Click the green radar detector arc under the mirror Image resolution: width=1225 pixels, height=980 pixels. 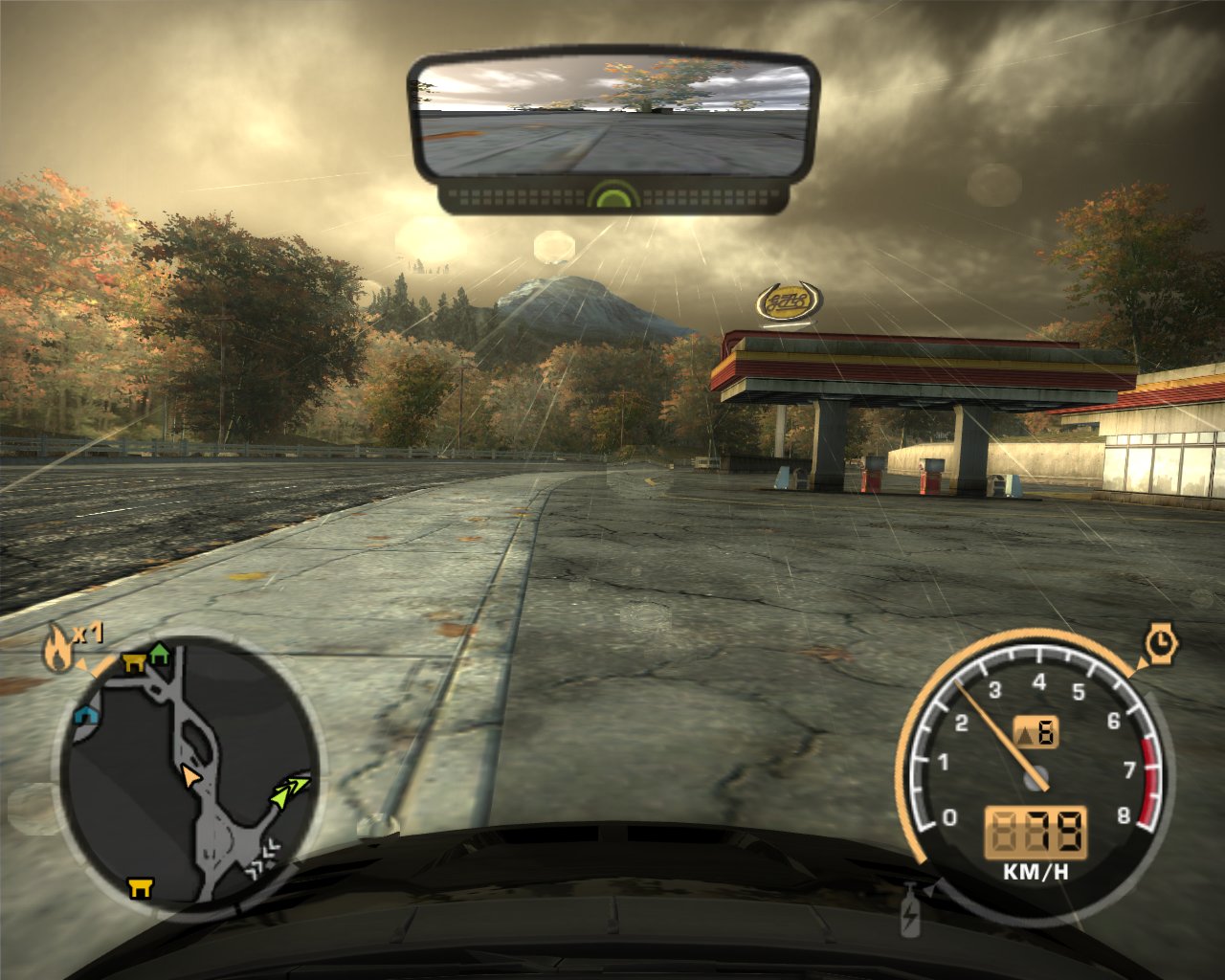coord(612,197)
